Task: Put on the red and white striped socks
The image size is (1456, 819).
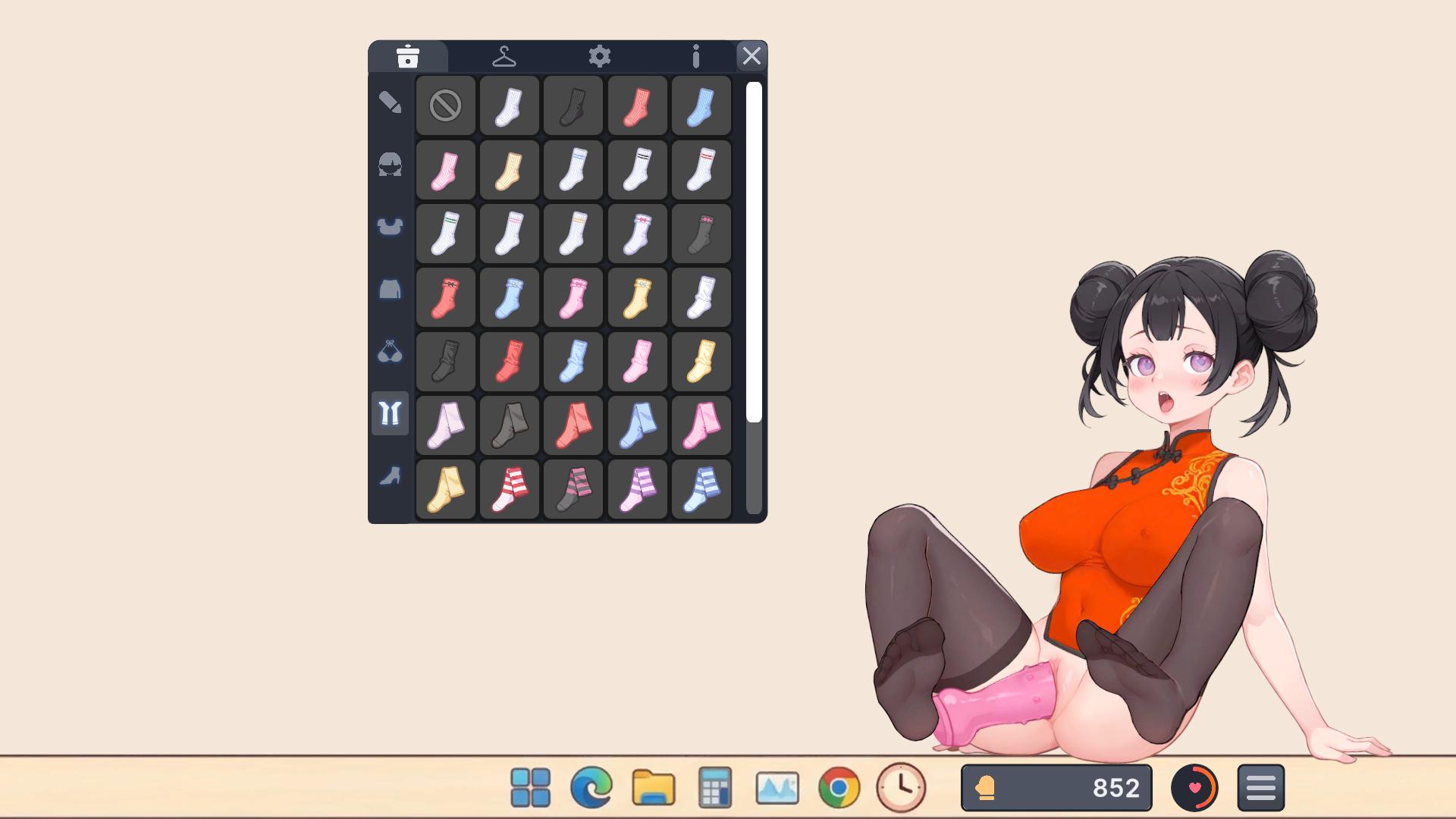Action: tap(509, 489)
